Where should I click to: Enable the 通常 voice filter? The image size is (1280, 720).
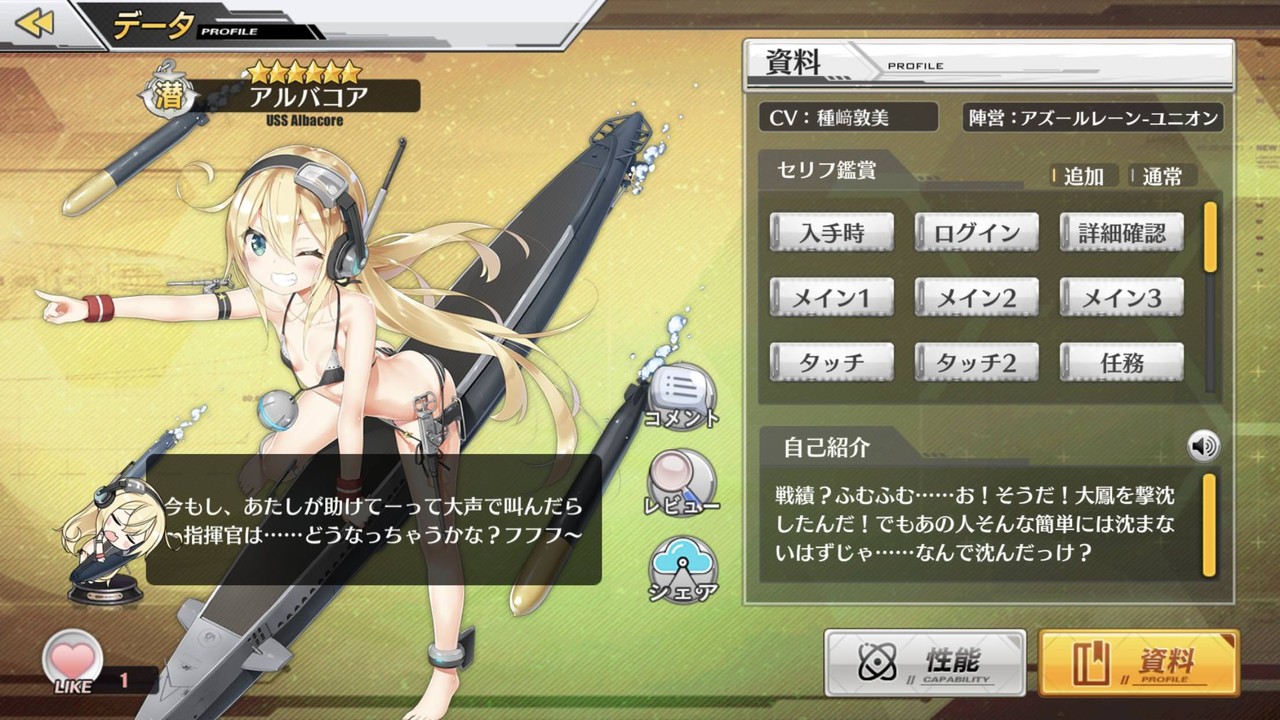point(1160,177)
